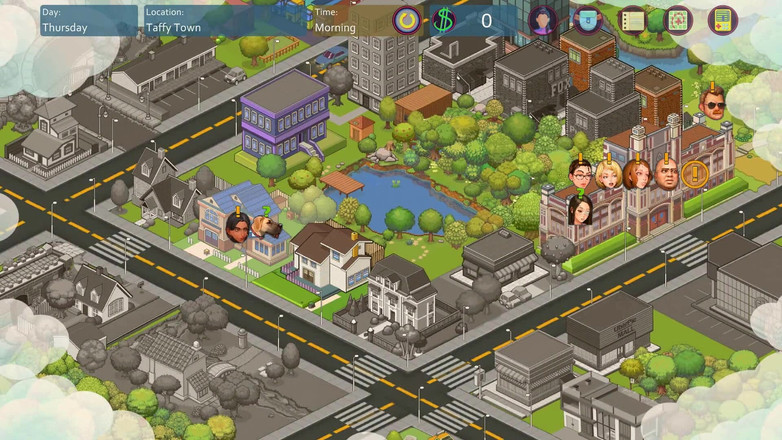
Task: Select the woman portrait at the blue-roofed house
Action: click(x=239, y=229)
